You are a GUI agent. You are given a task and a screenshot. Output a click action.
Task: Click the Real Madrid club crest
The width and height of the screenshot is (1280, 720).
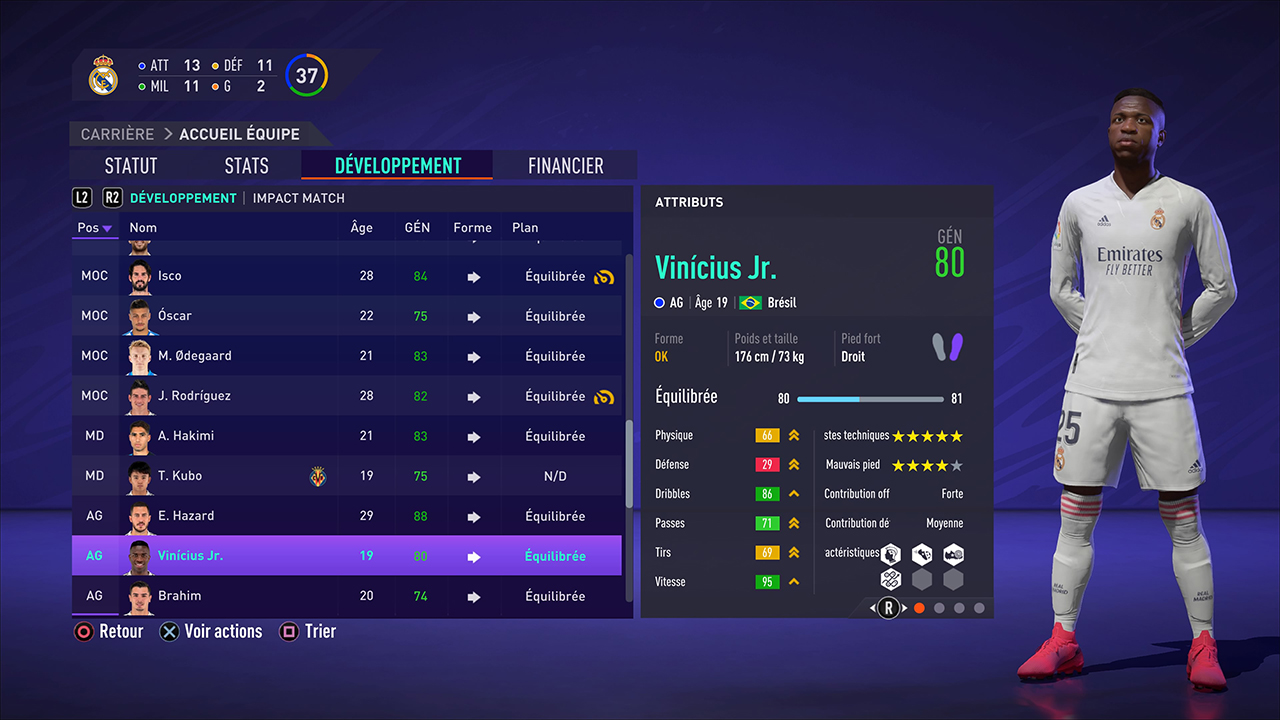click(x=102, y=74)
